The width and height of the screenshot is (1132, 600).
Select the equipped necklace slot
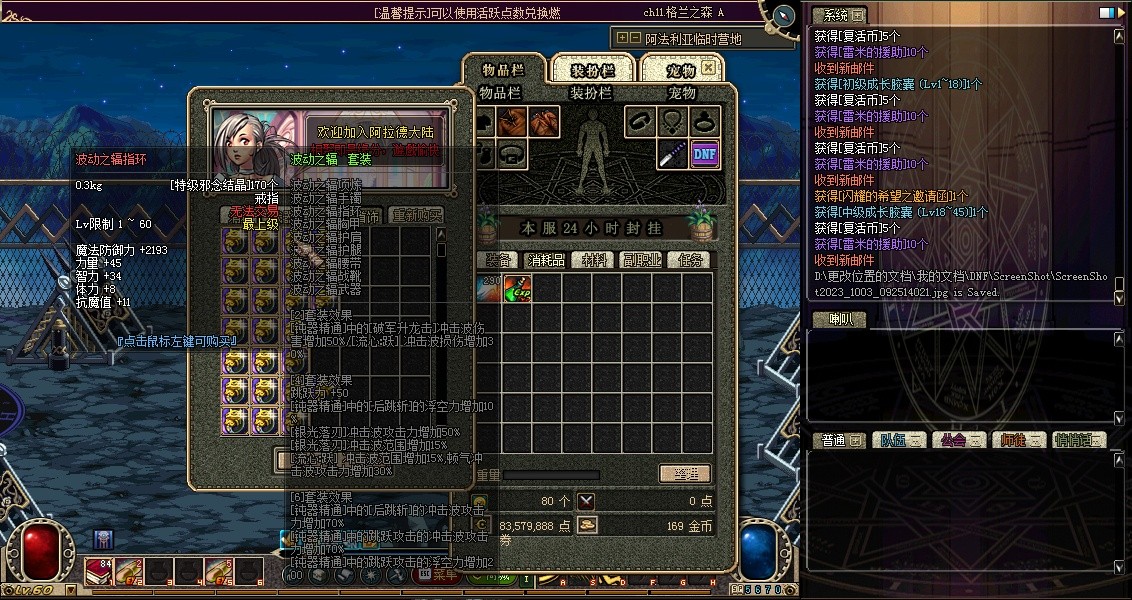pos(673,122)
